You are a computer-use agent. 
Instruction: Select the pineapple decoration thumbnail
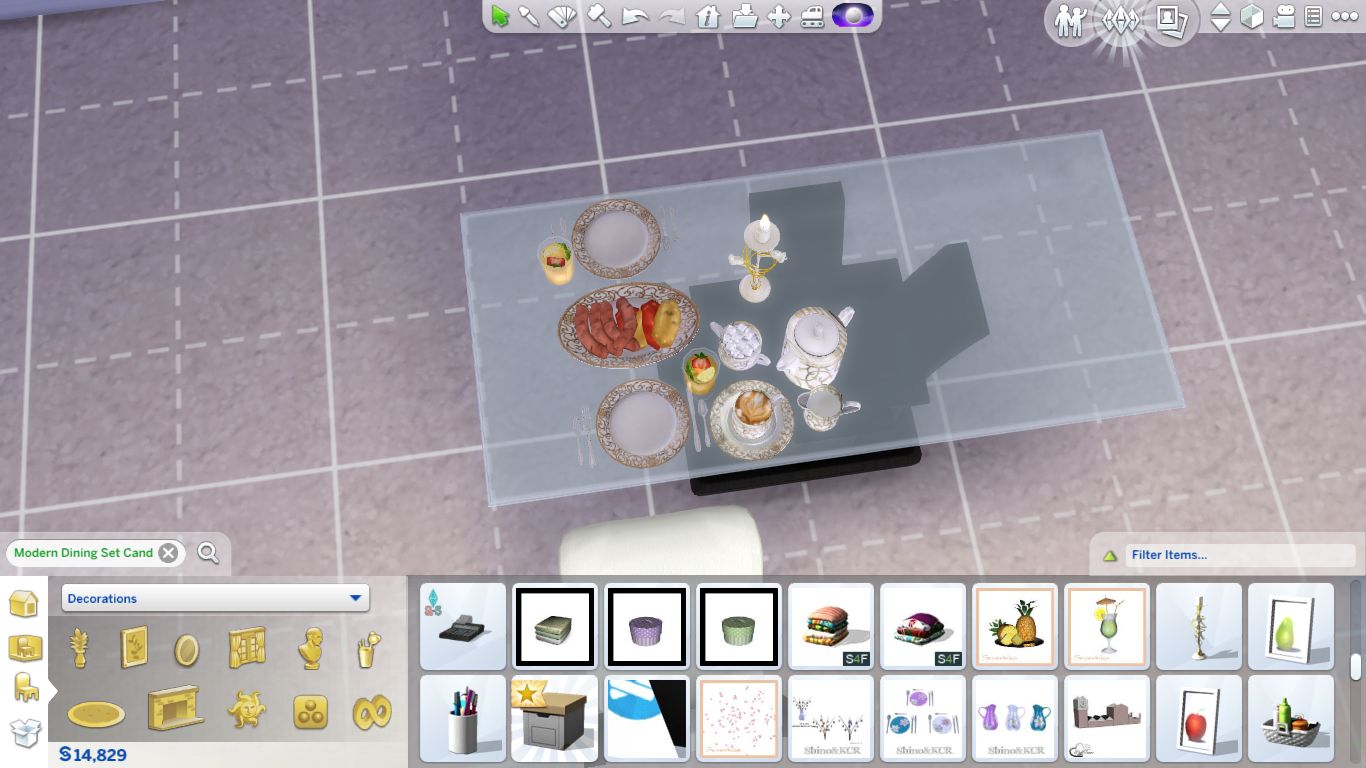(x=1014, y=627)
